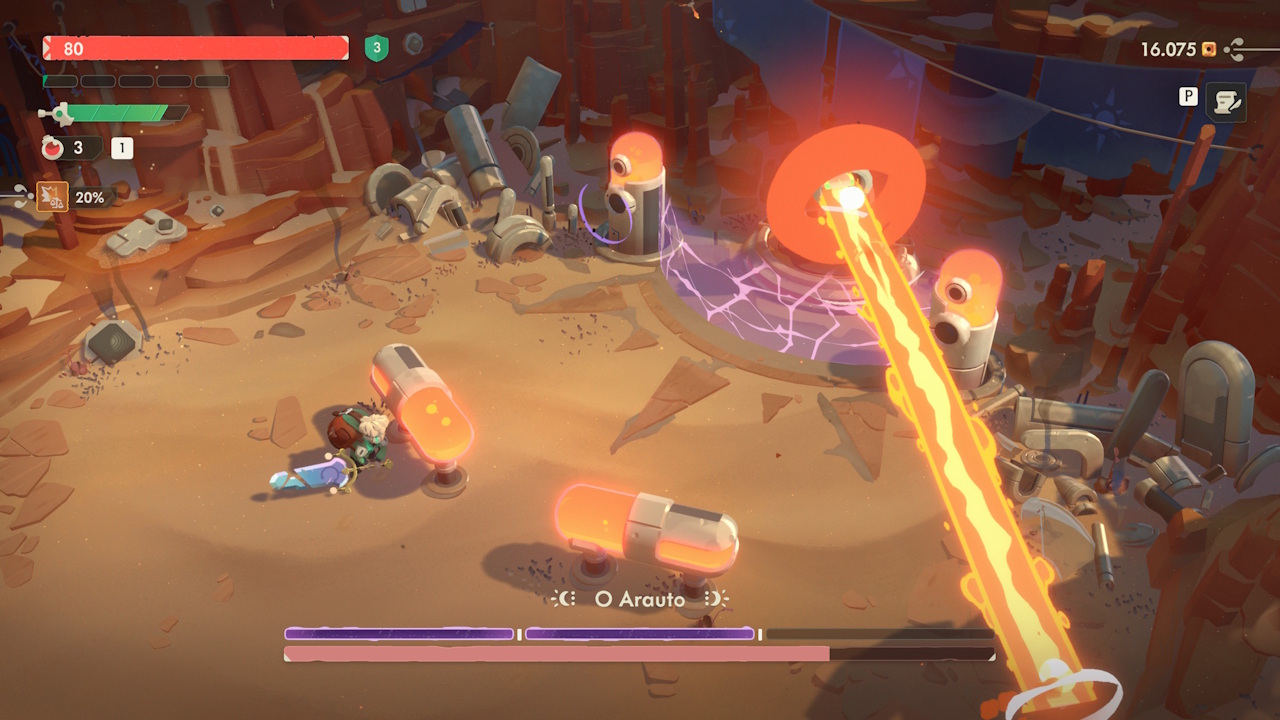
Task: Click the first purple boss phase bar
Action: click(x=398, y=633)
